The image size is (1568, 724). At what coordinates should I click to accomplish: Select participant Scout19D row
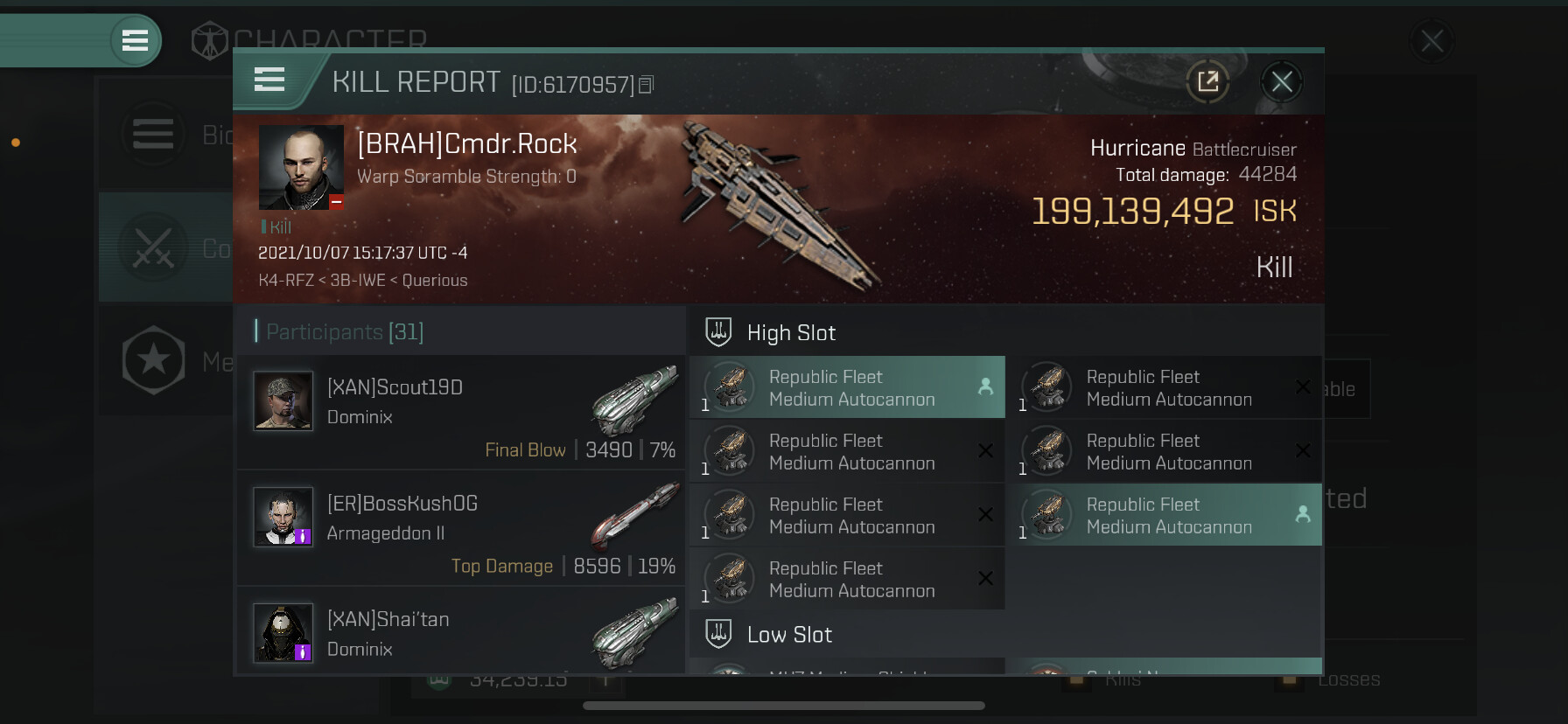(x=461, y=411)
